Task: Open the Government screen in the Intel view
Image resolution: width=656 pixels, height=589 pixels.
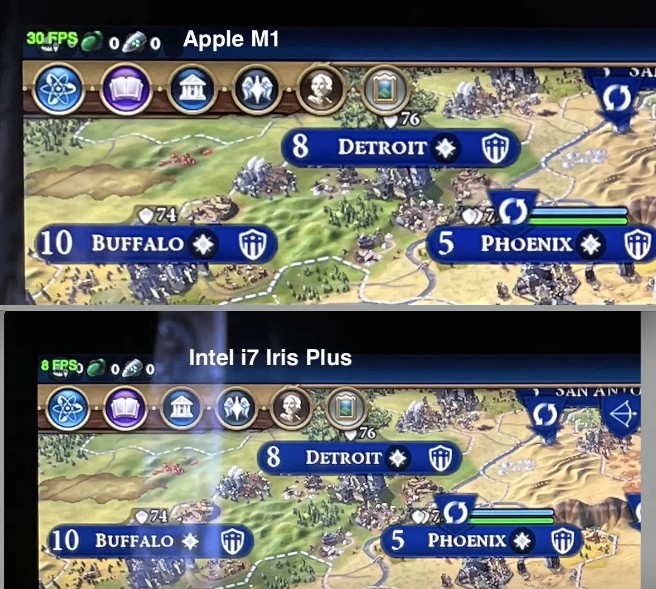Action: pos(181,410)
